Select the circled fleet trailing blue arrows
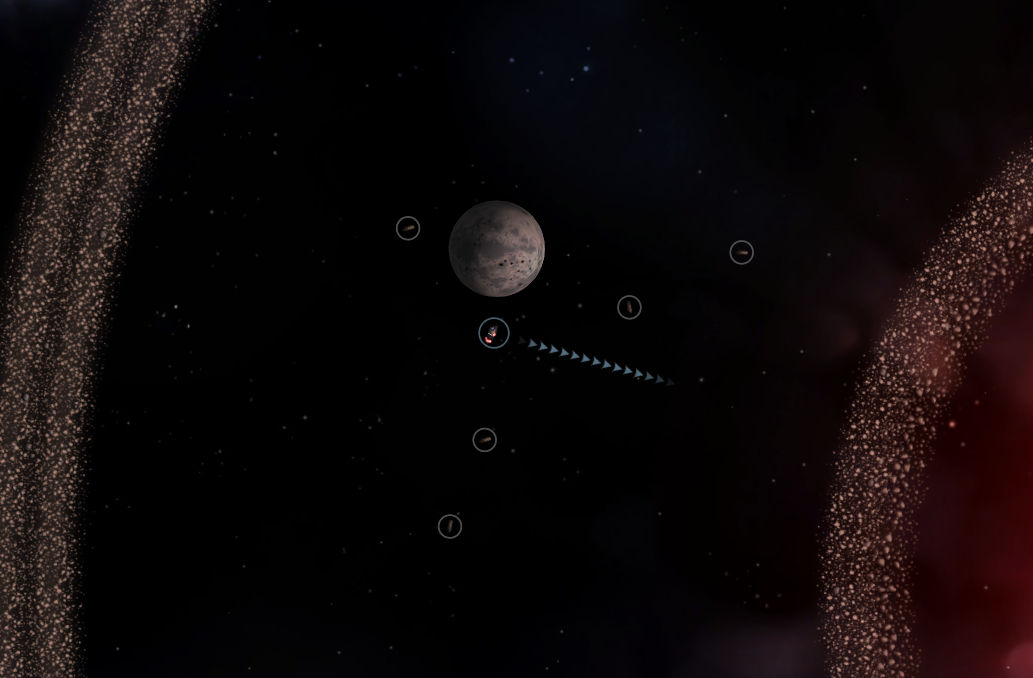 tap(494, 333)
